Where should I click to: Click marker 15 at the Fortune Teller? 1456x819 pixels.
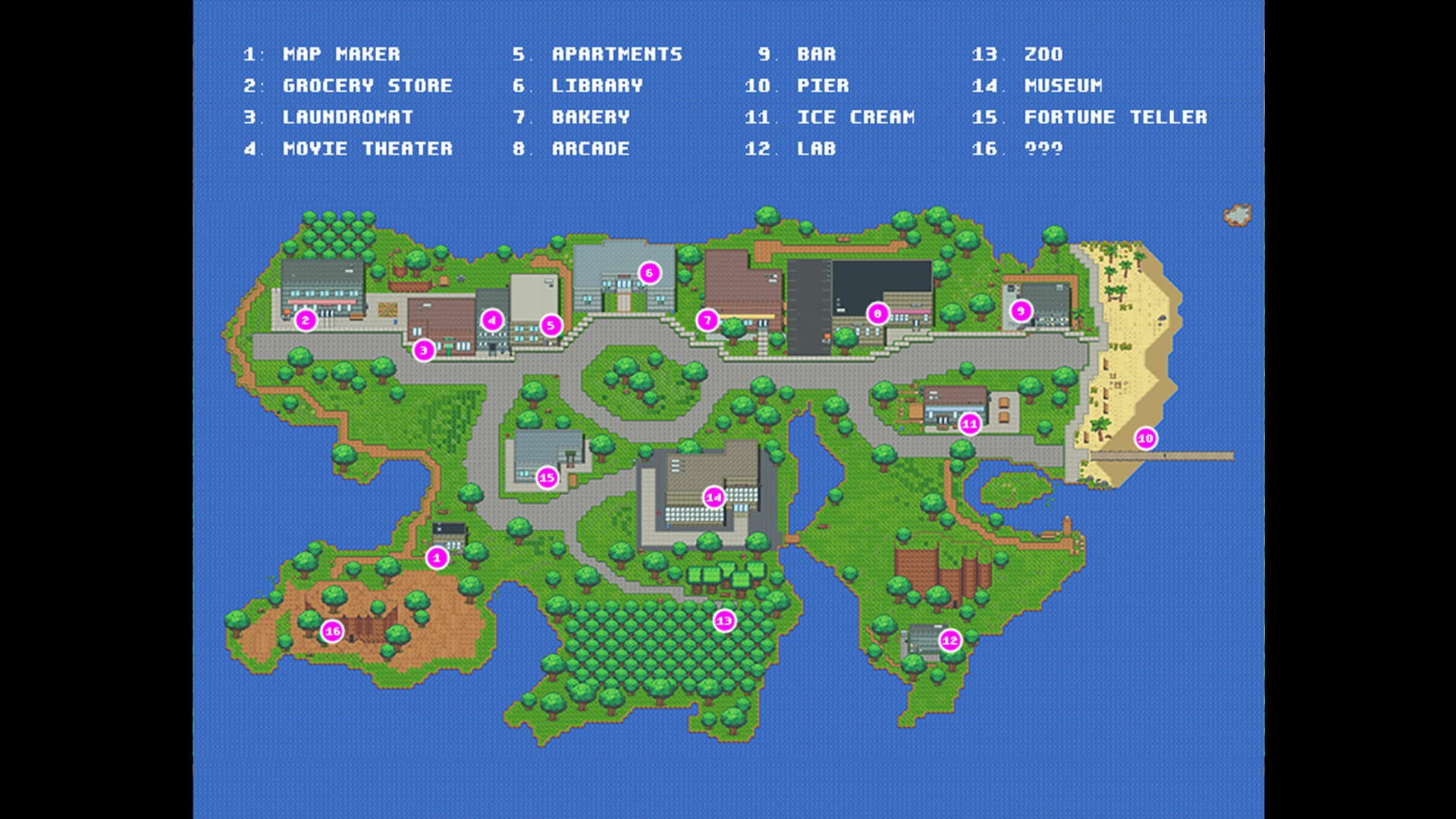pos(547,478)
